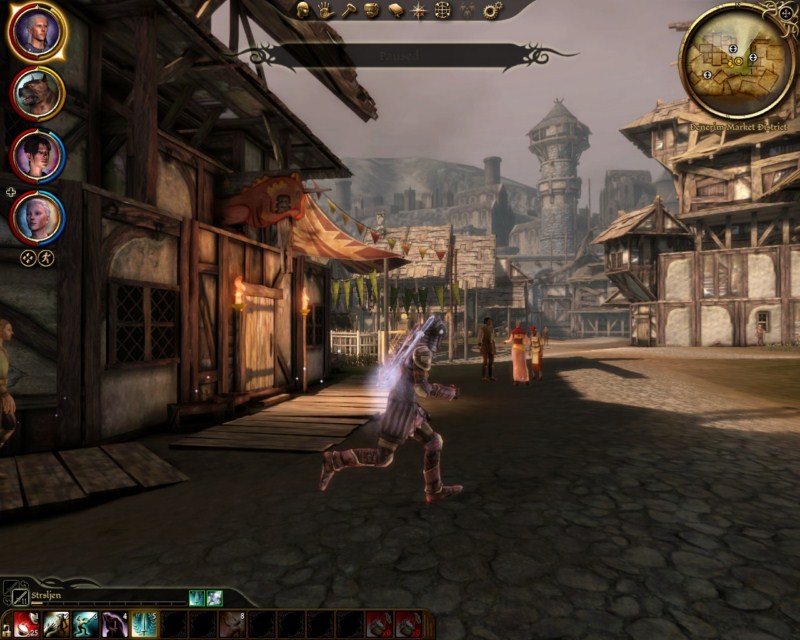Screen dimensions: 800x640
Task: Open the inventory chest icon
Action: 371,10
